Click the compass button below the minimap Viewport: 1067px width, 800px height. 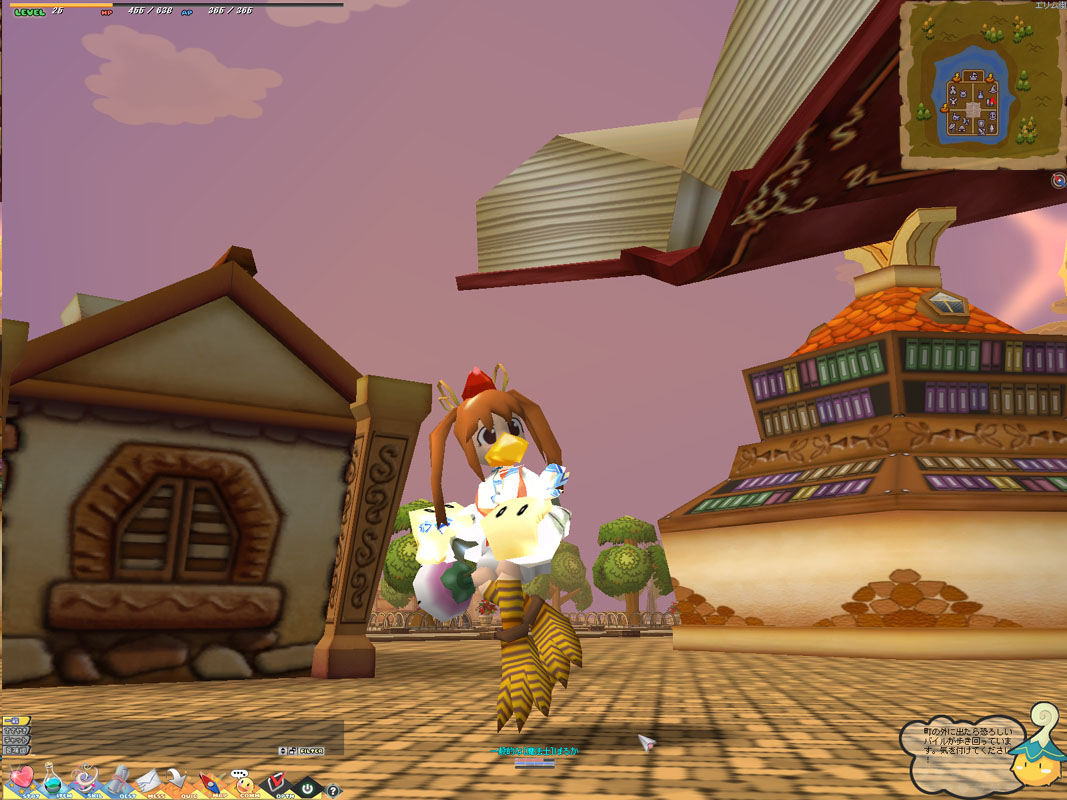tap(1058, 180)
